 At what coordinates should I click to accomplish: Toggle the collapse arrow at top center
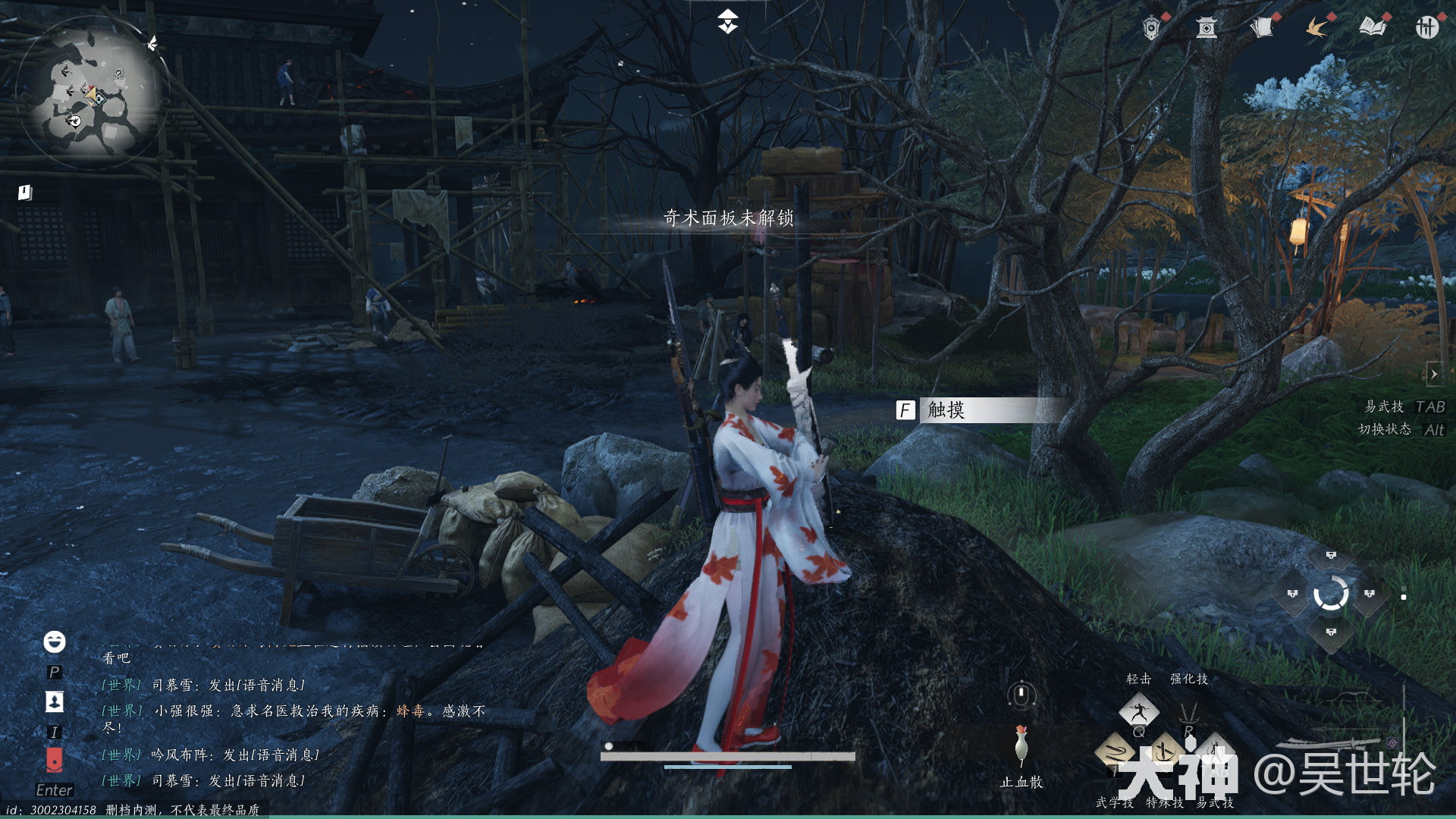coord(727,21)
